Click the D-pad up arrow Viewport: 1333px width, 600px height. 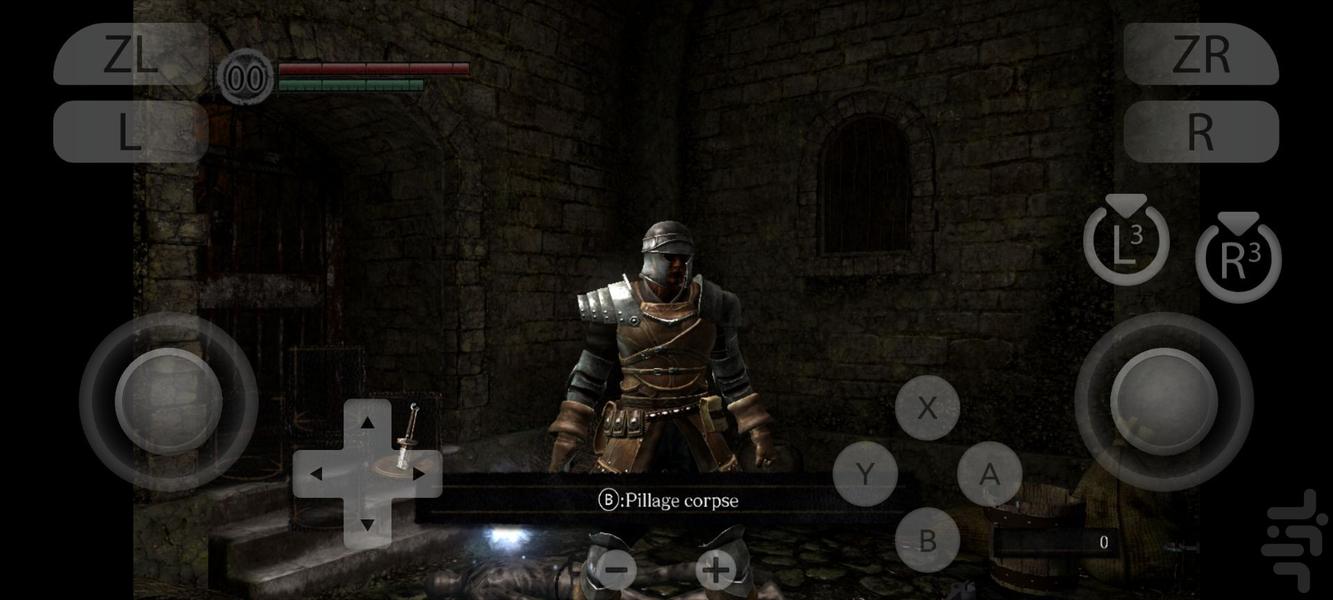click(367, 422)
